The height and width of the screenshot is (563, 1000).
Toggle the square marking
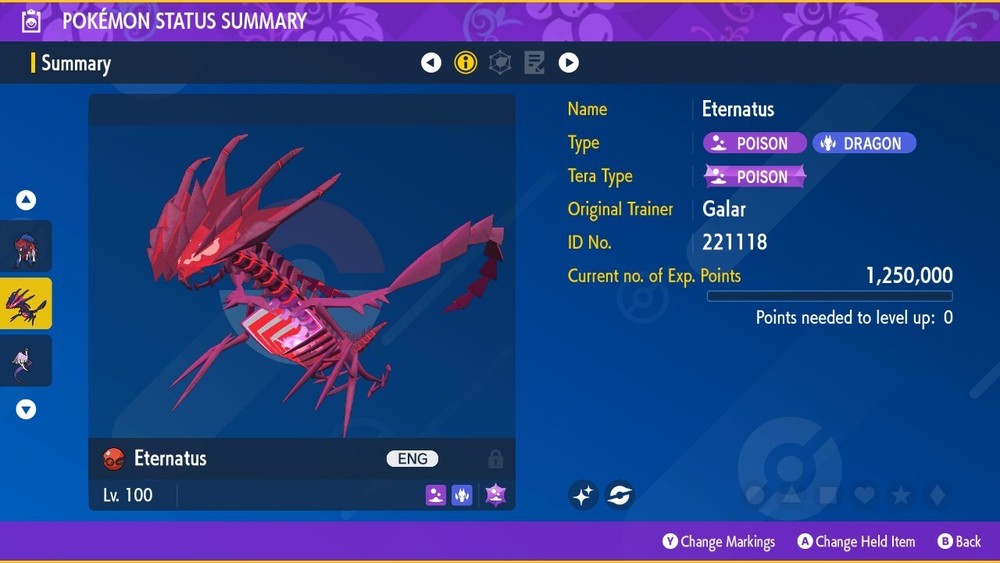(828, 495)
